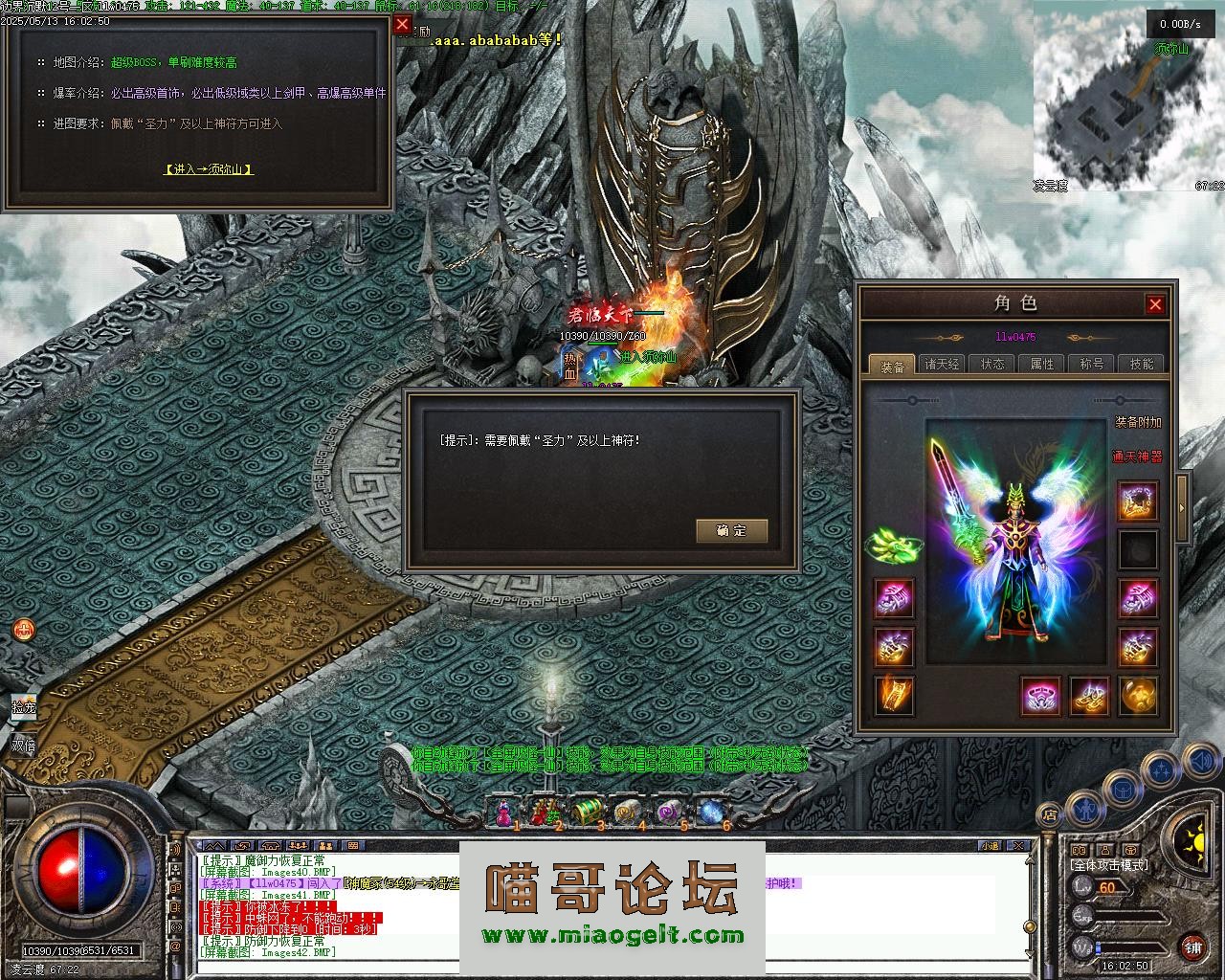Select the green dragon bracelet equipment slot

[x=892, y=546]
